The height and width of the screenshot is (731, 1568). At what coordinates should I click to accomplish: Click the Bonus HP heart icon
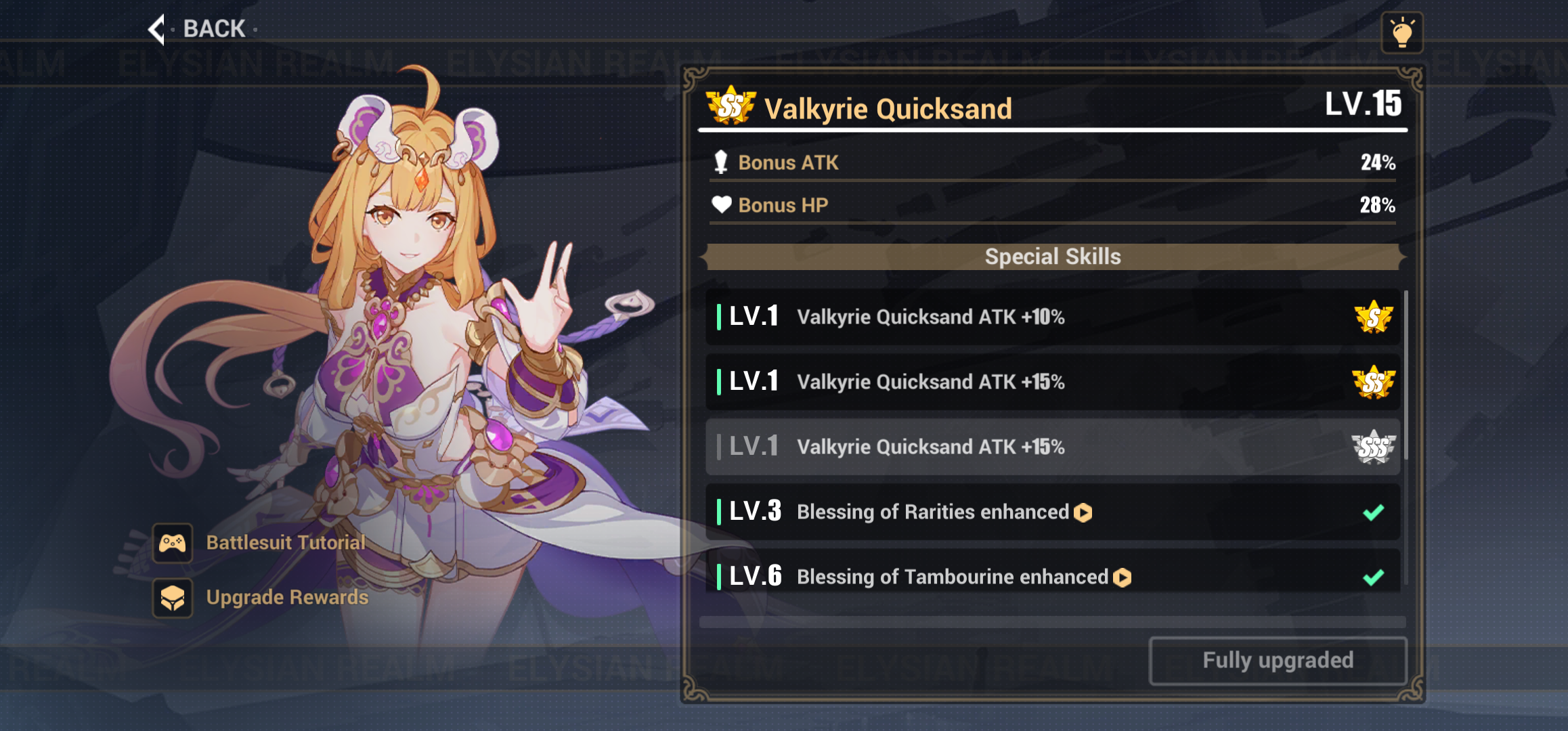(722, 204)
